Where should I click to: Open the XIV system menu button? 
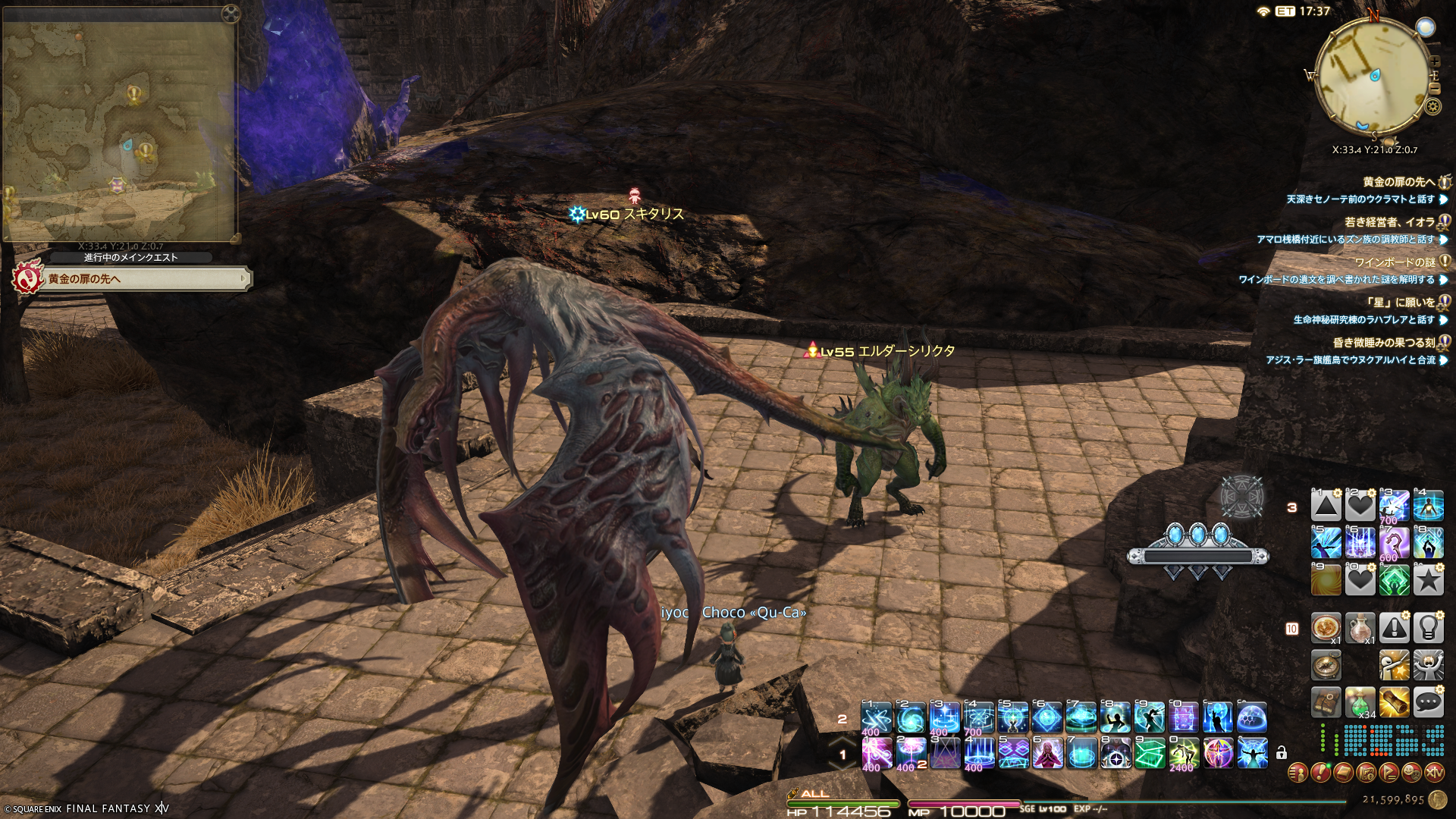[1434, 773]
